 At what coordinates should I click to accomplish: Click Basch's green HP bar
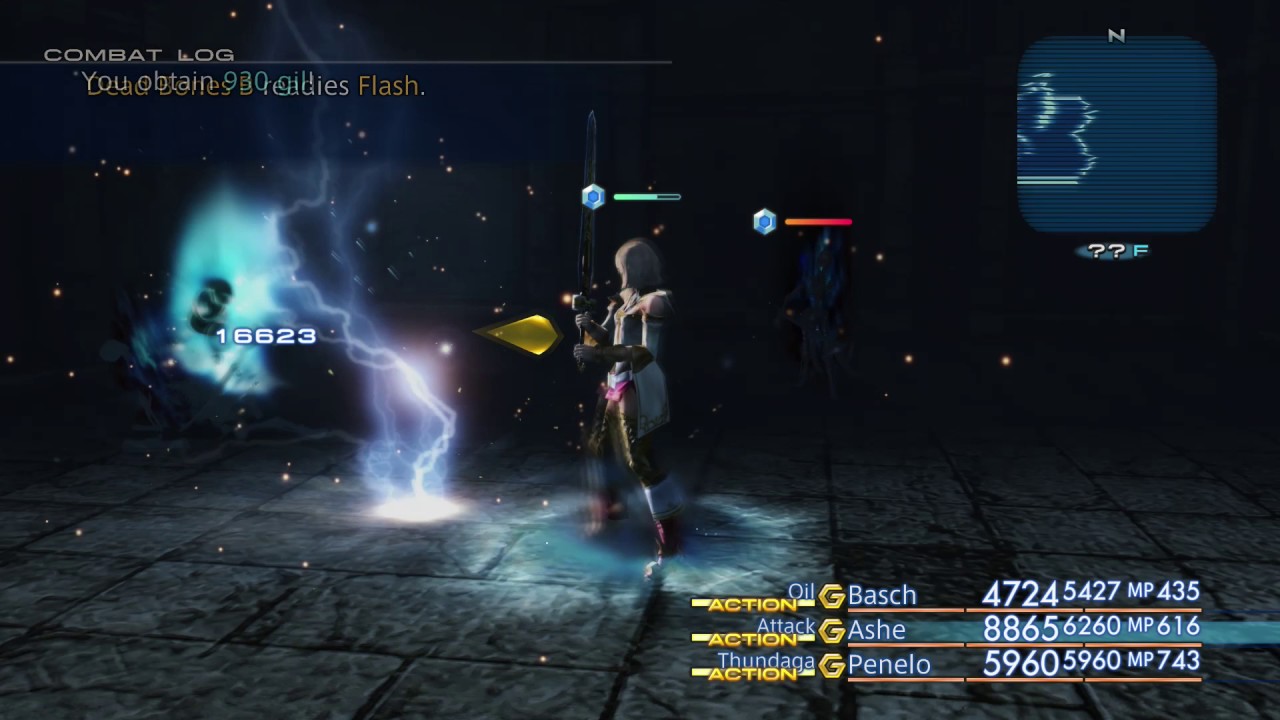click(x=645, y=197)
